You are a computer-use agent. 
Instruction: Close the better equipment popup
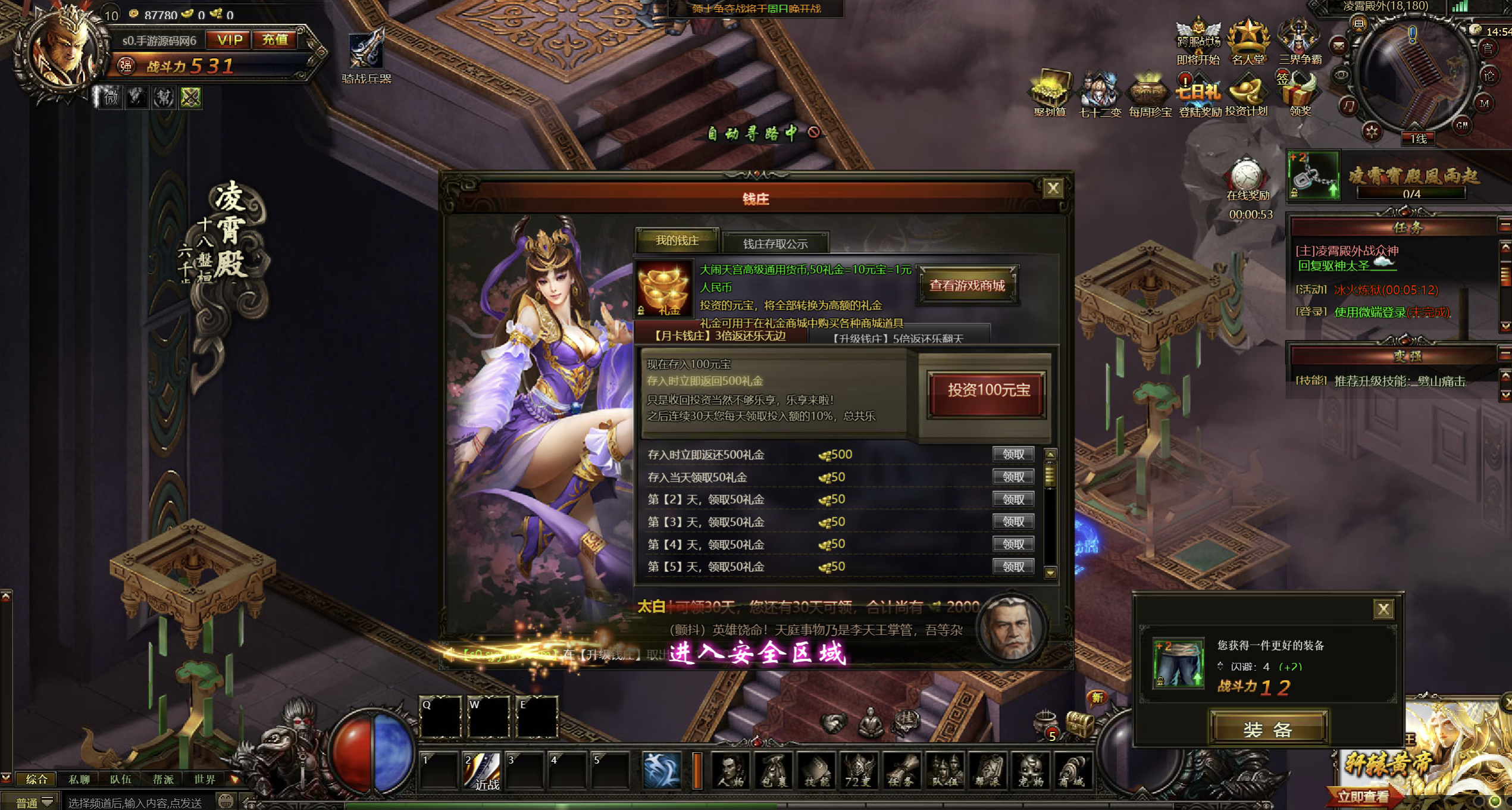coord(1383,609)
